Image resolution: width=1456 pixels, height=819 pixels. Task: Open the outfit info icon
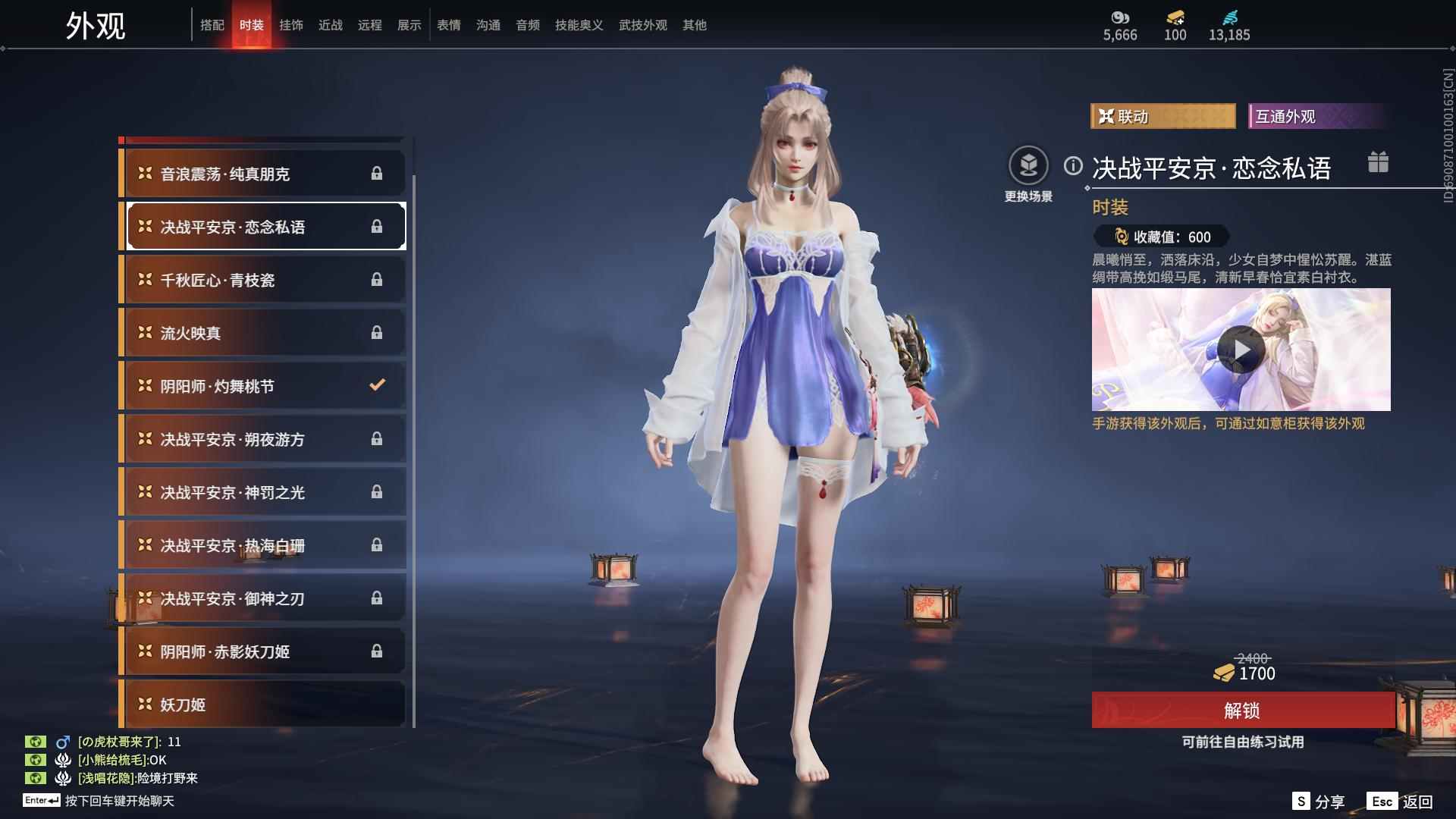click(1072, 165)
